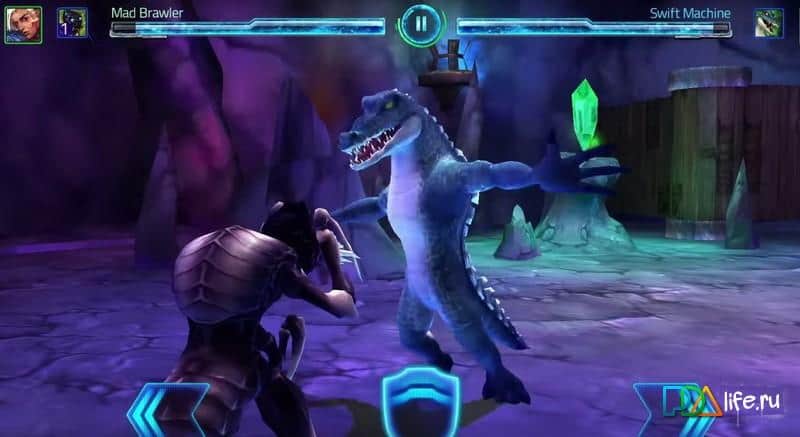Pause the fight
This screenshot has height=437, width=800.
pyautogui.click(x=420, y=22)
